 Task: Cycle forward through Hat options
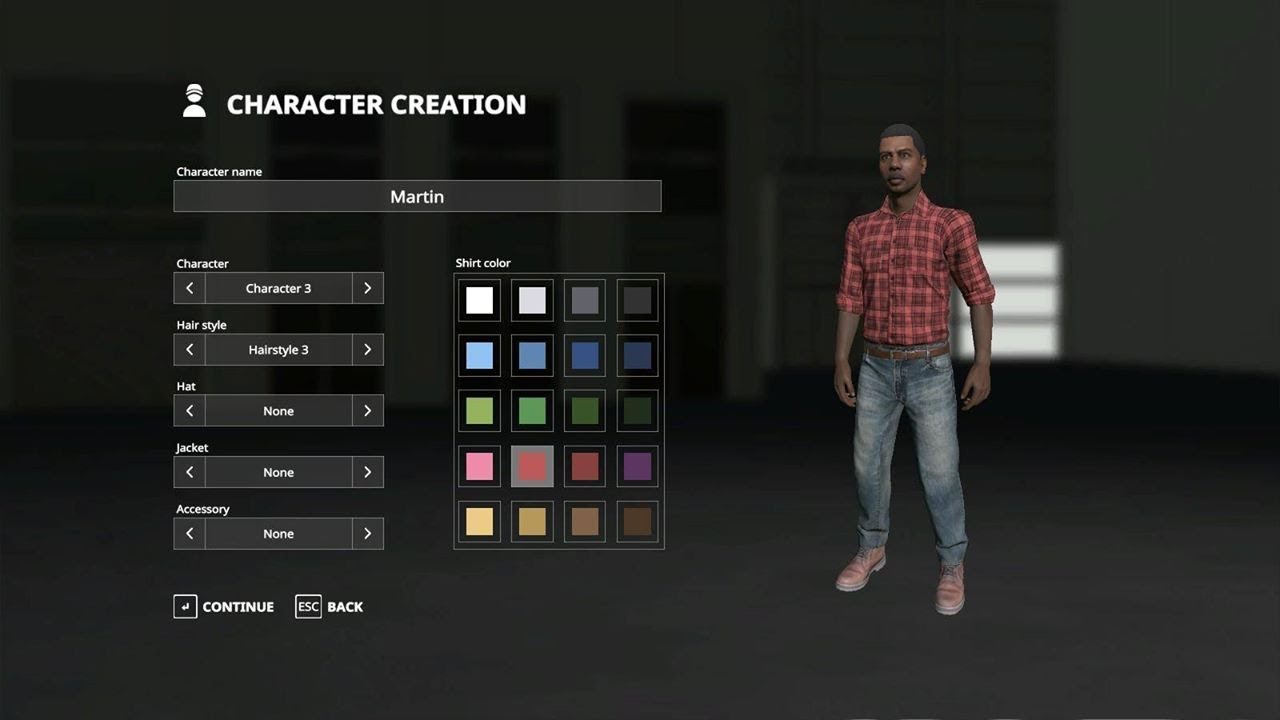[367, 410]
